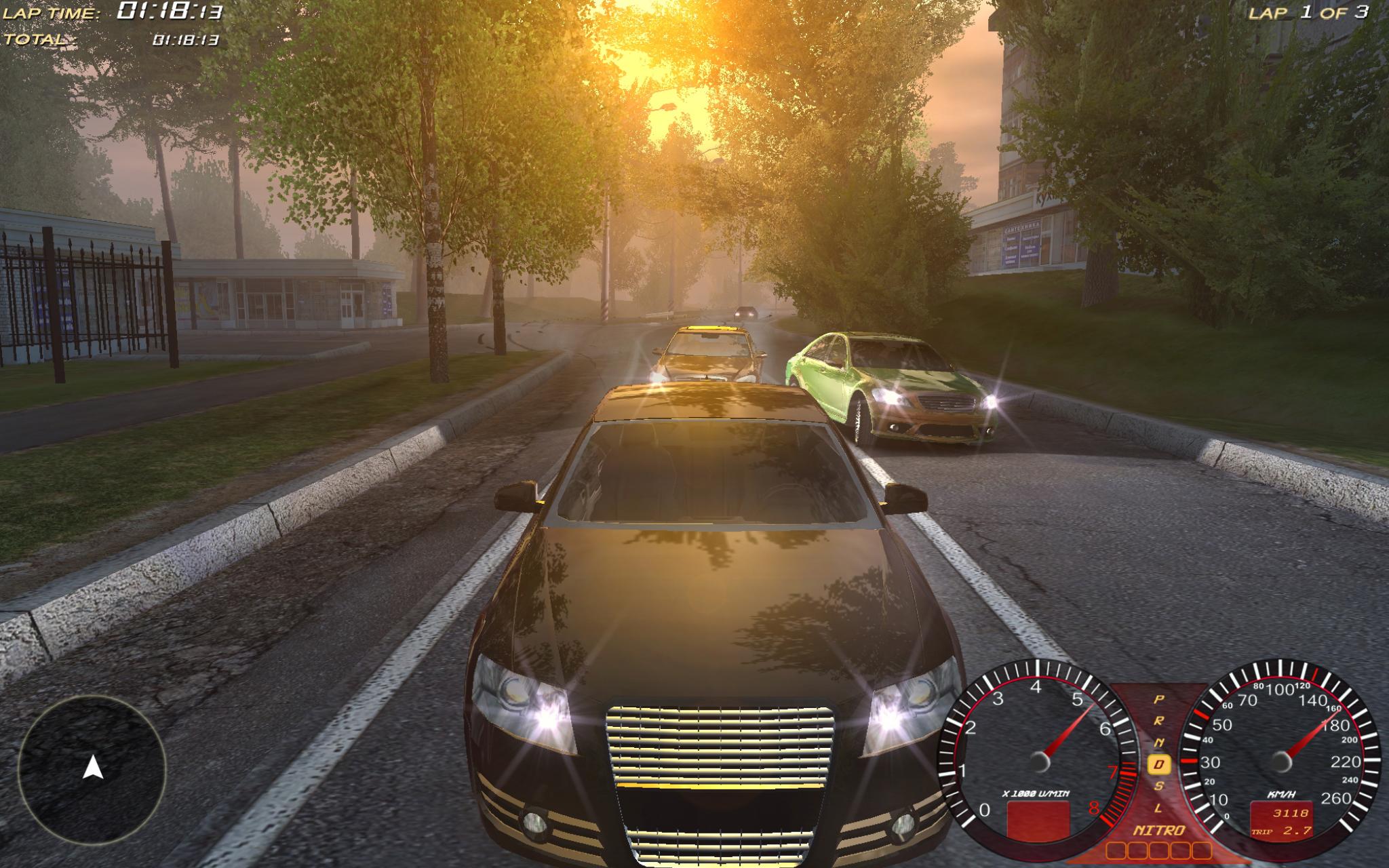
Task: Toggle the last nitro charge box
Action: [1202, 850]
